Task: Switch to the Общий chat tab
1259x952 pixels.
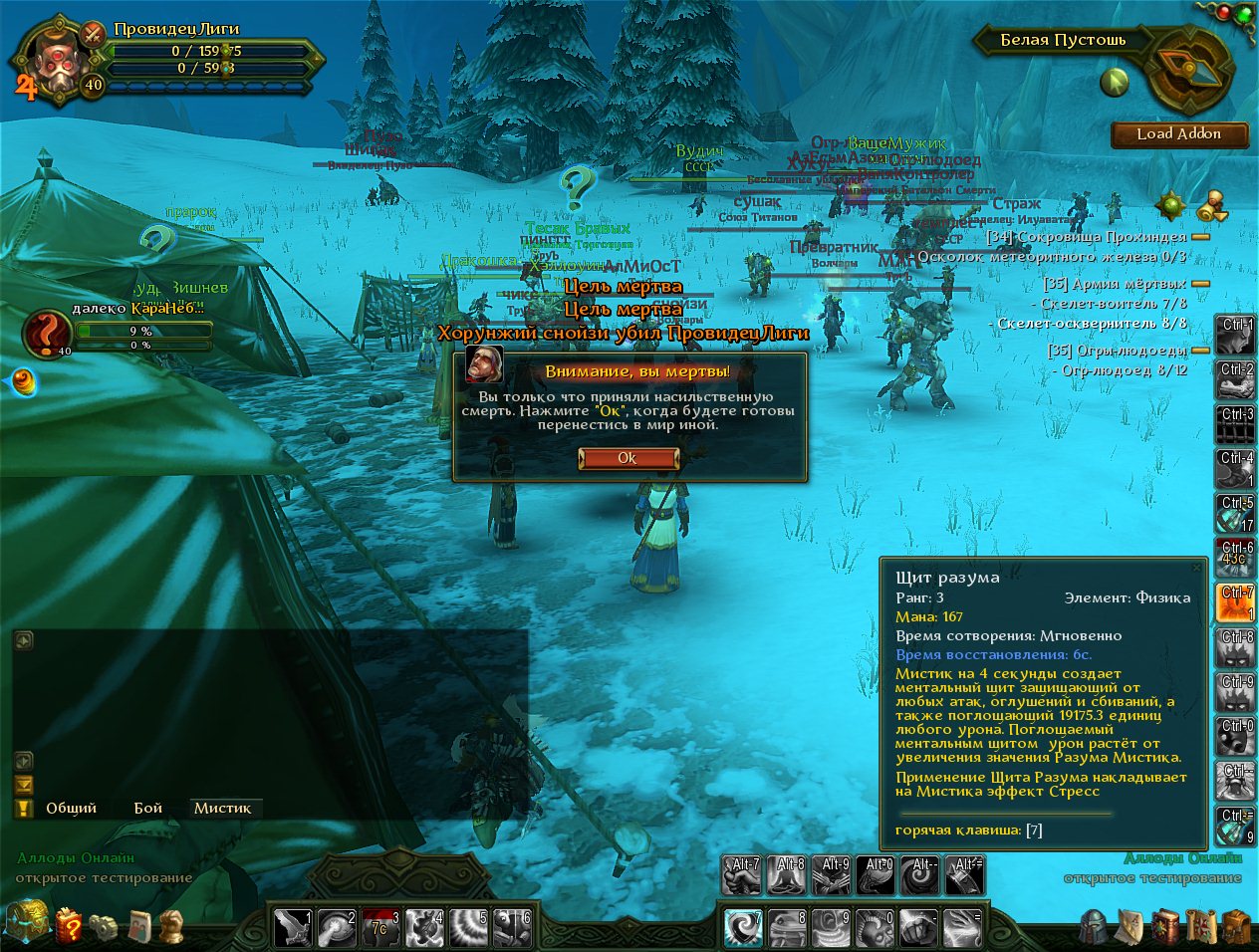Action: coord(71,808)
